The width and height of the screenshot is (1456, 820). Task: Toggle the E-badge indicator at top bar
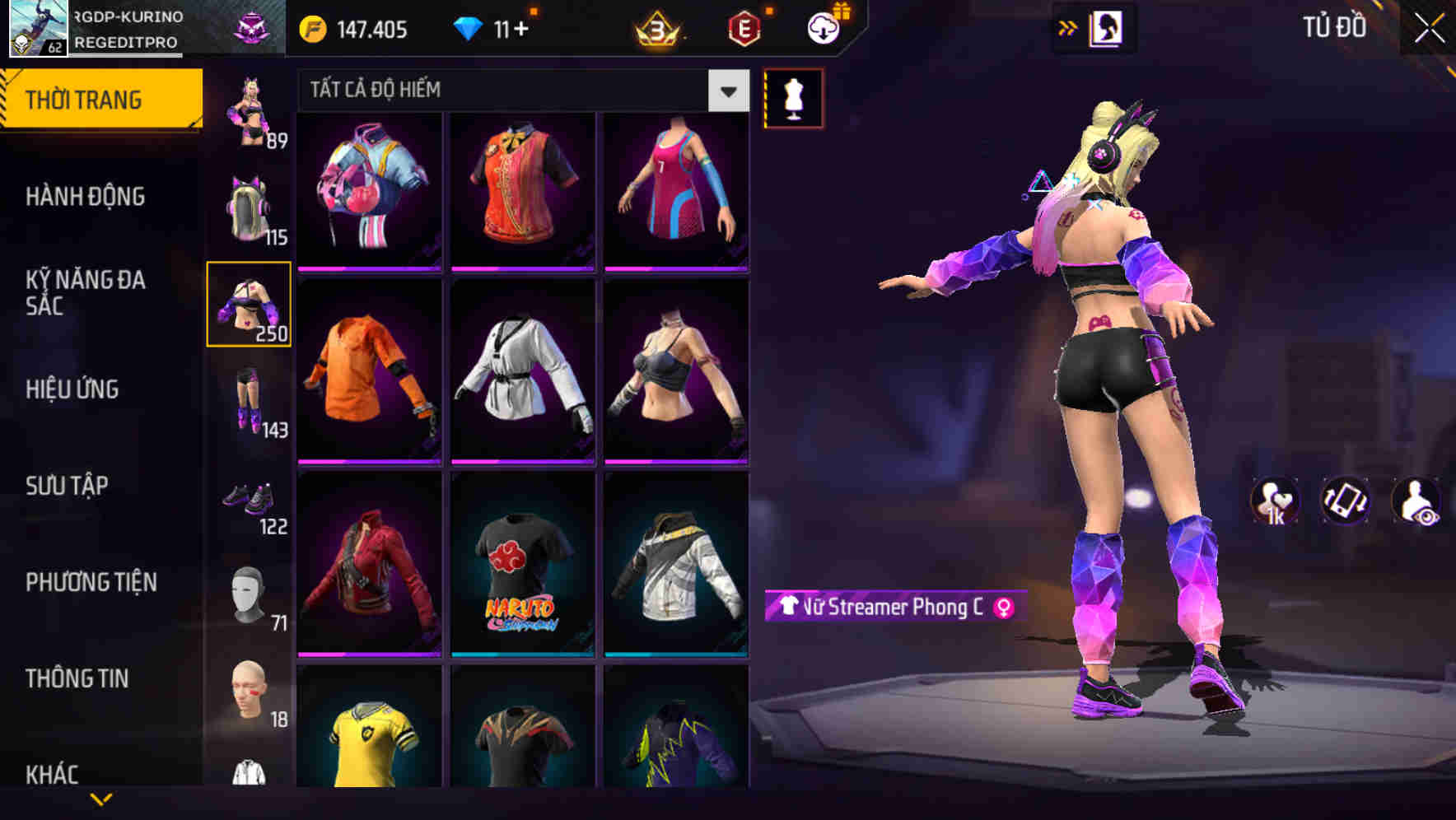pos(745,27)
